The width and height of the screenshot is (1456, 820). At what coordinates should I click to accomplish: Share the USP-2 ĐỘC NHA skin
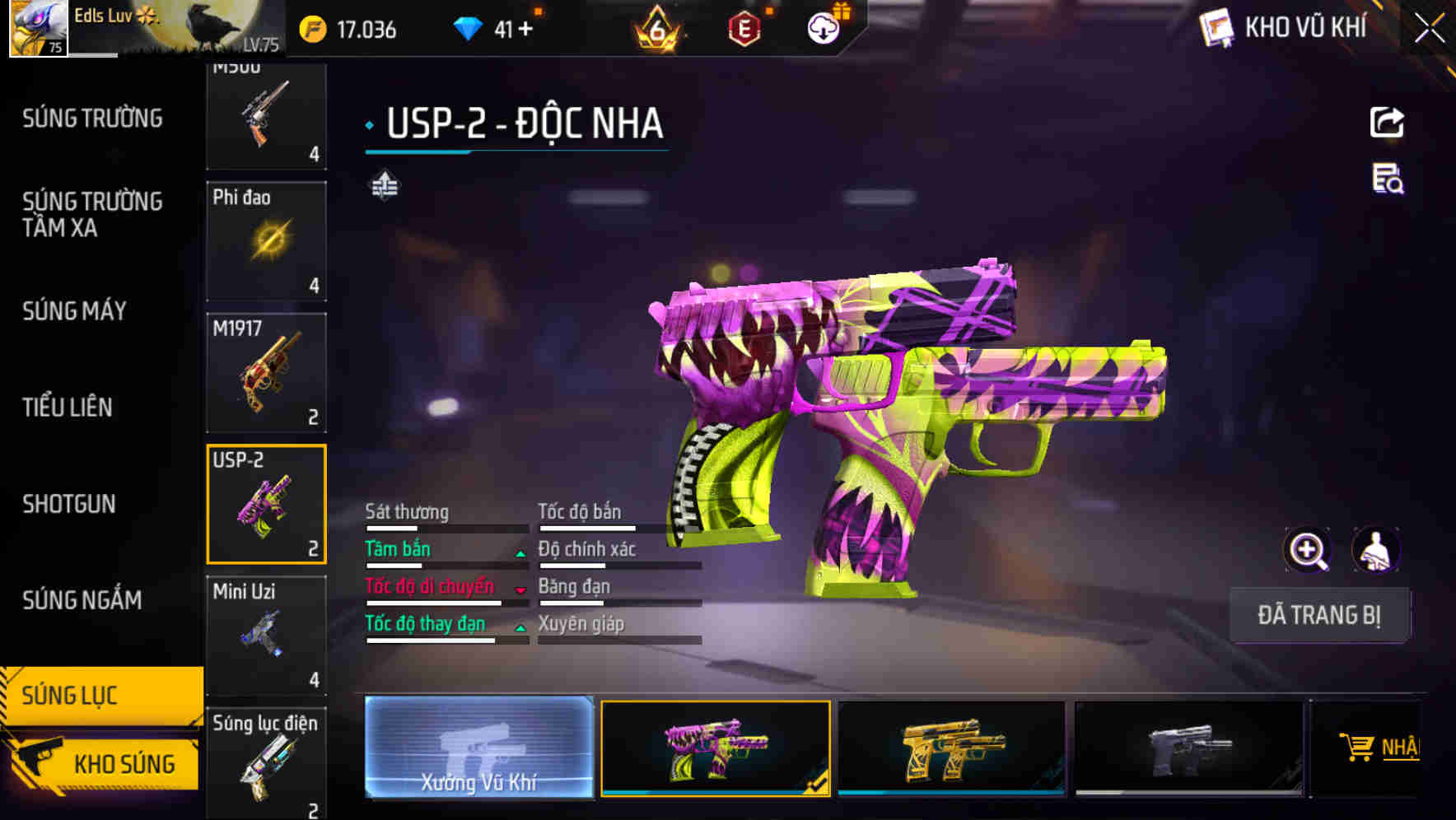[x=1386, y=122]
